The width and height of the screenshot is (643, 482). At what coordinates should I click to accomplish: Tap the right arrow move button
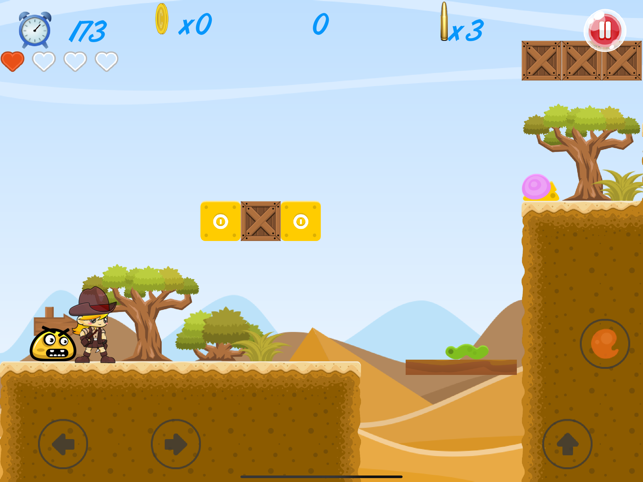(x=176, y=444)
